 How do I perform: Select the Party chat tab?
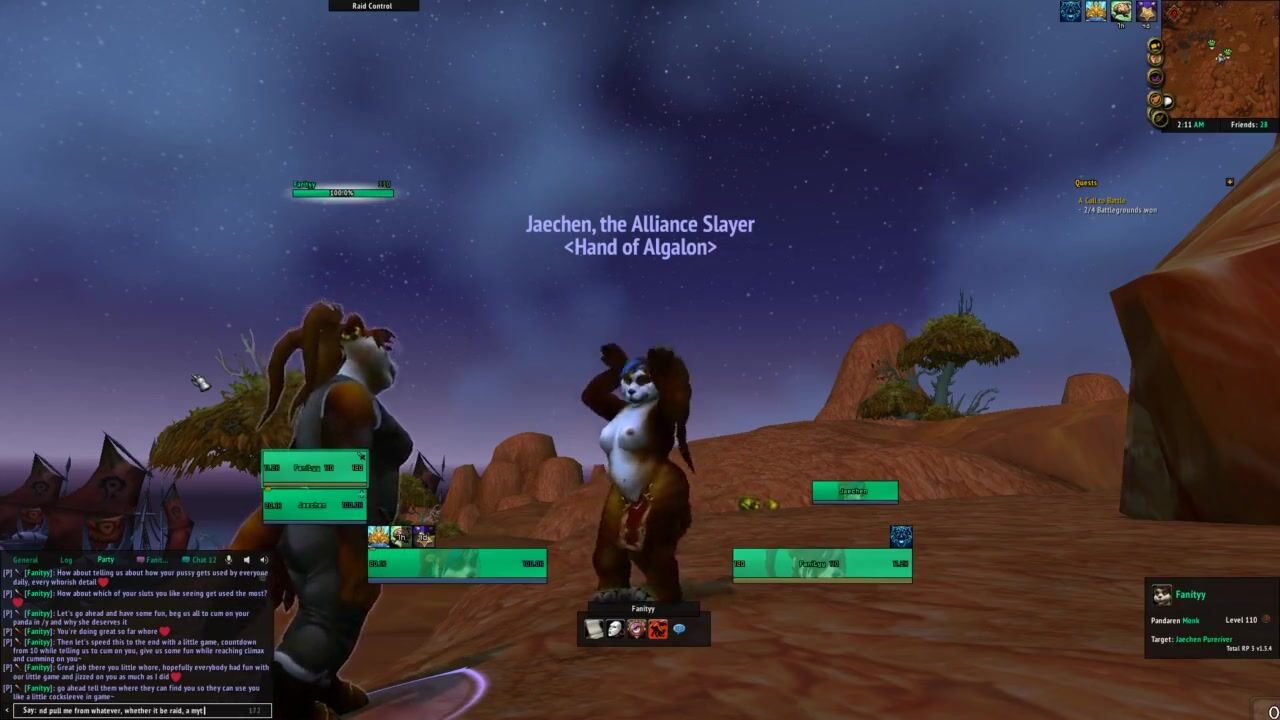pyautogui.click(x=105, y=560)
